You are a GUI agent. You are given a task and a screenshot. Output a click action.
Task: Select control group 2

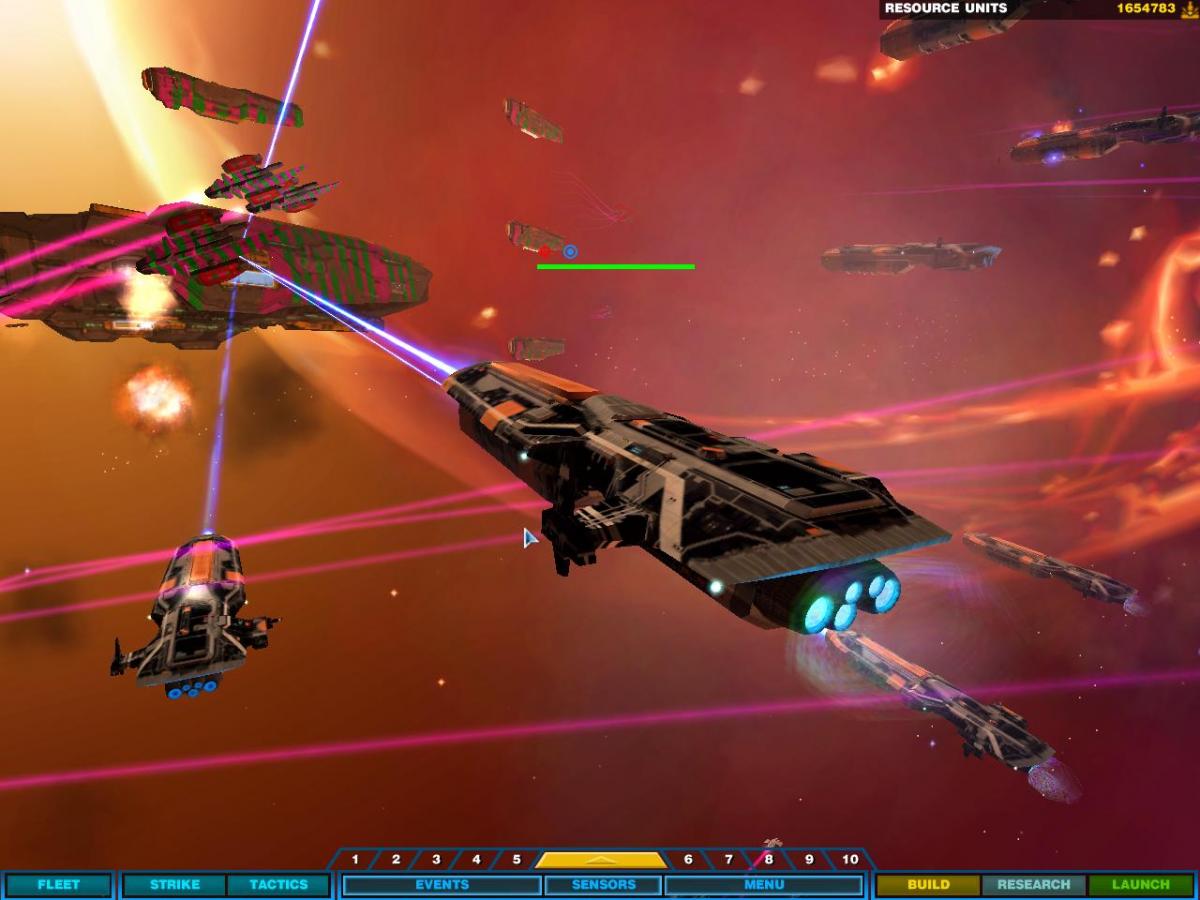coord(396,860)
